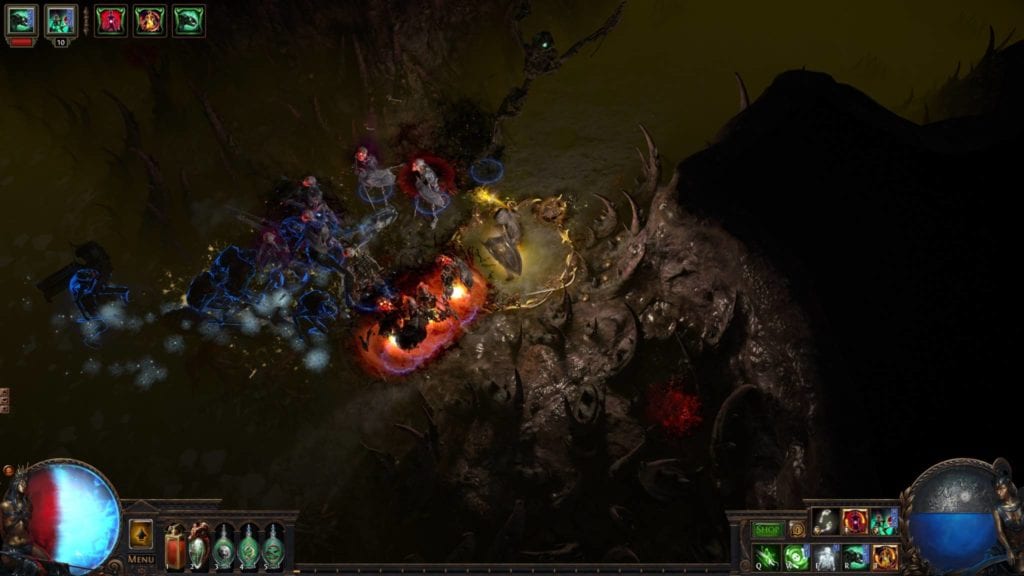Click the green-framed flame buff icon
Image resolution: width=1024 pixels, height=576 pixels.
tap(150, 21)
